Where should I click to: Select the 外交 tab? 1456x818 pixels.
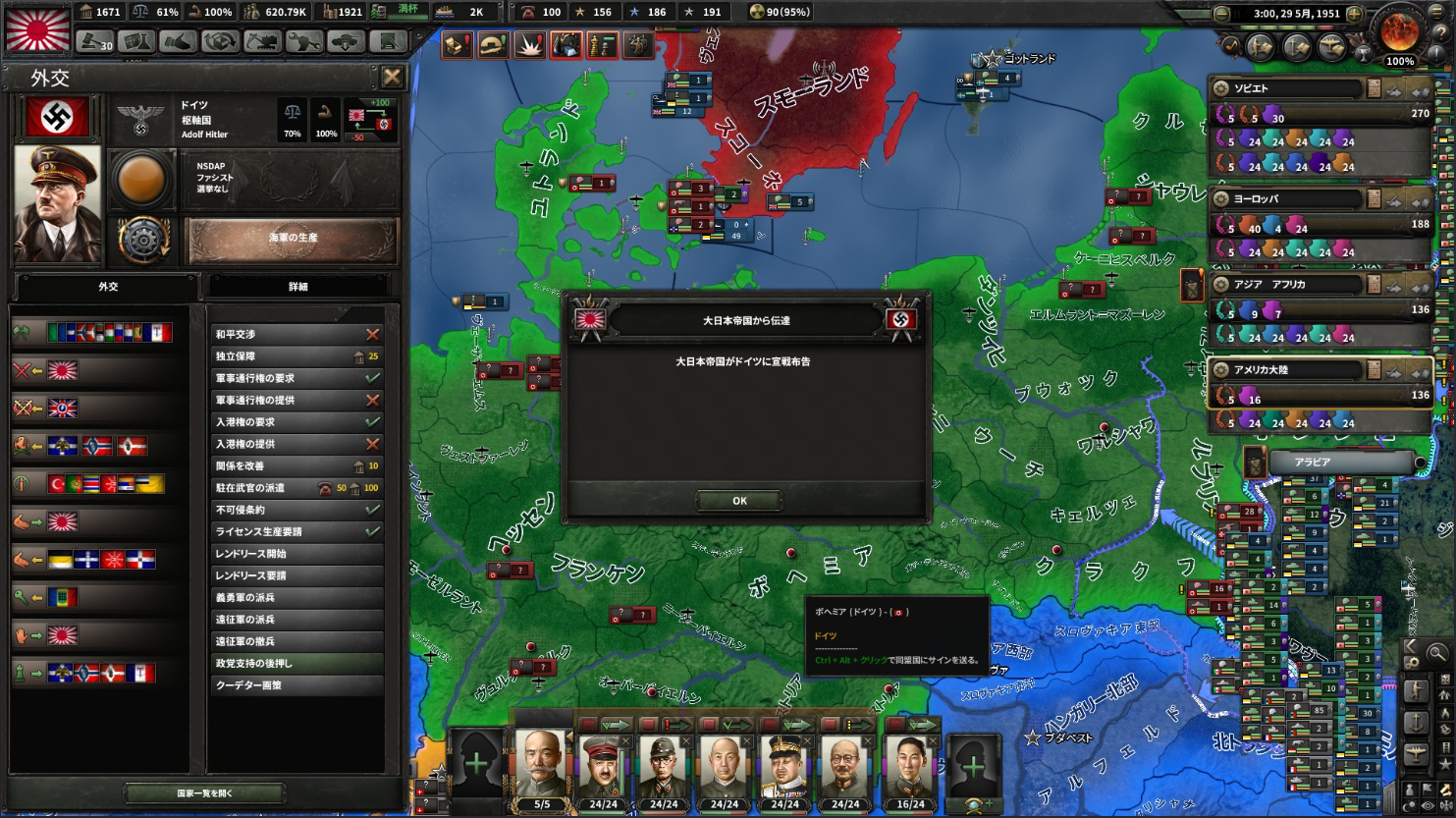pos(108,287)
